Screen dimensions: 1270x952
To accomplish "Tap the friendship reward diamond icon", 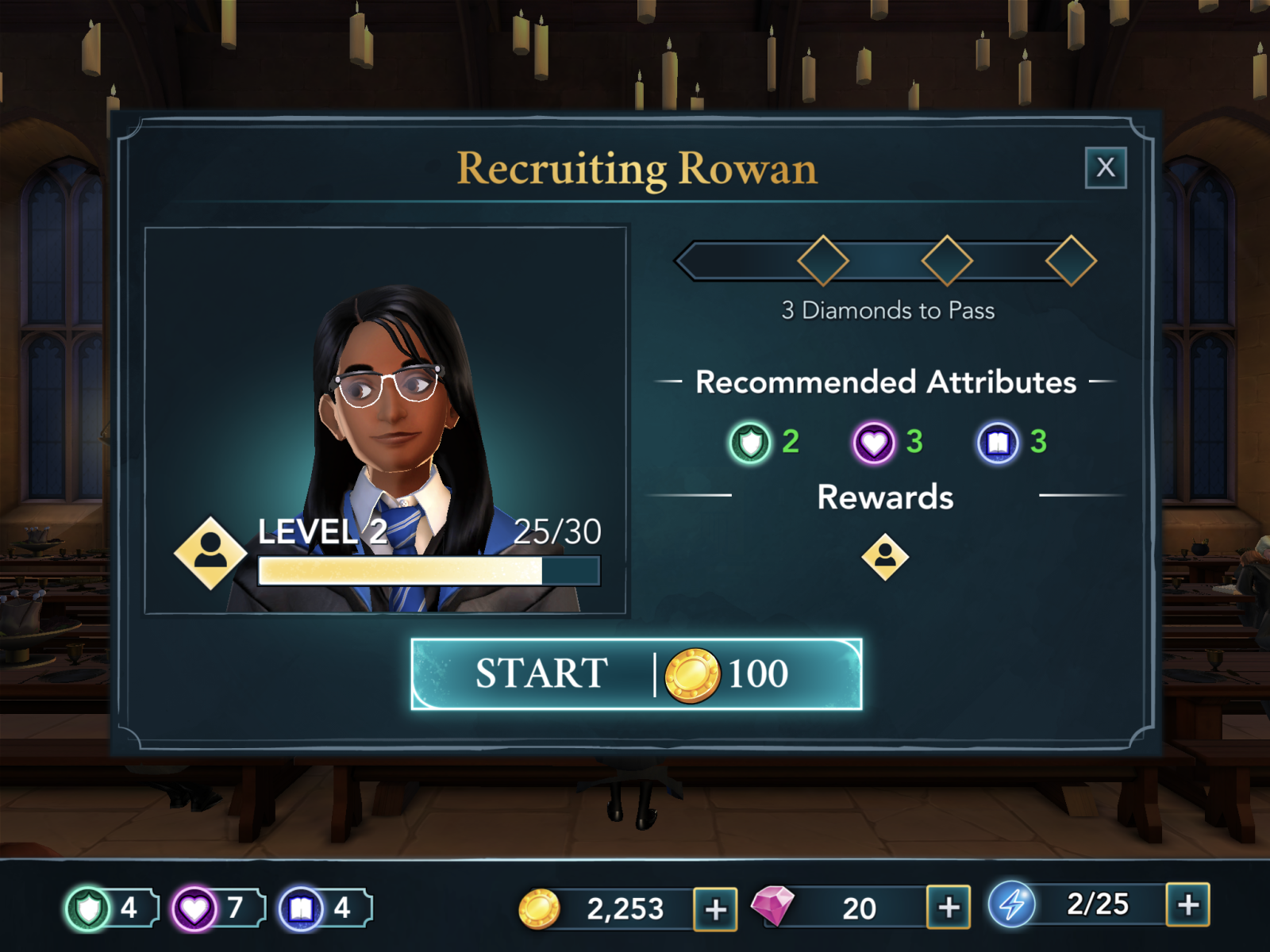I will pos(885,557).
